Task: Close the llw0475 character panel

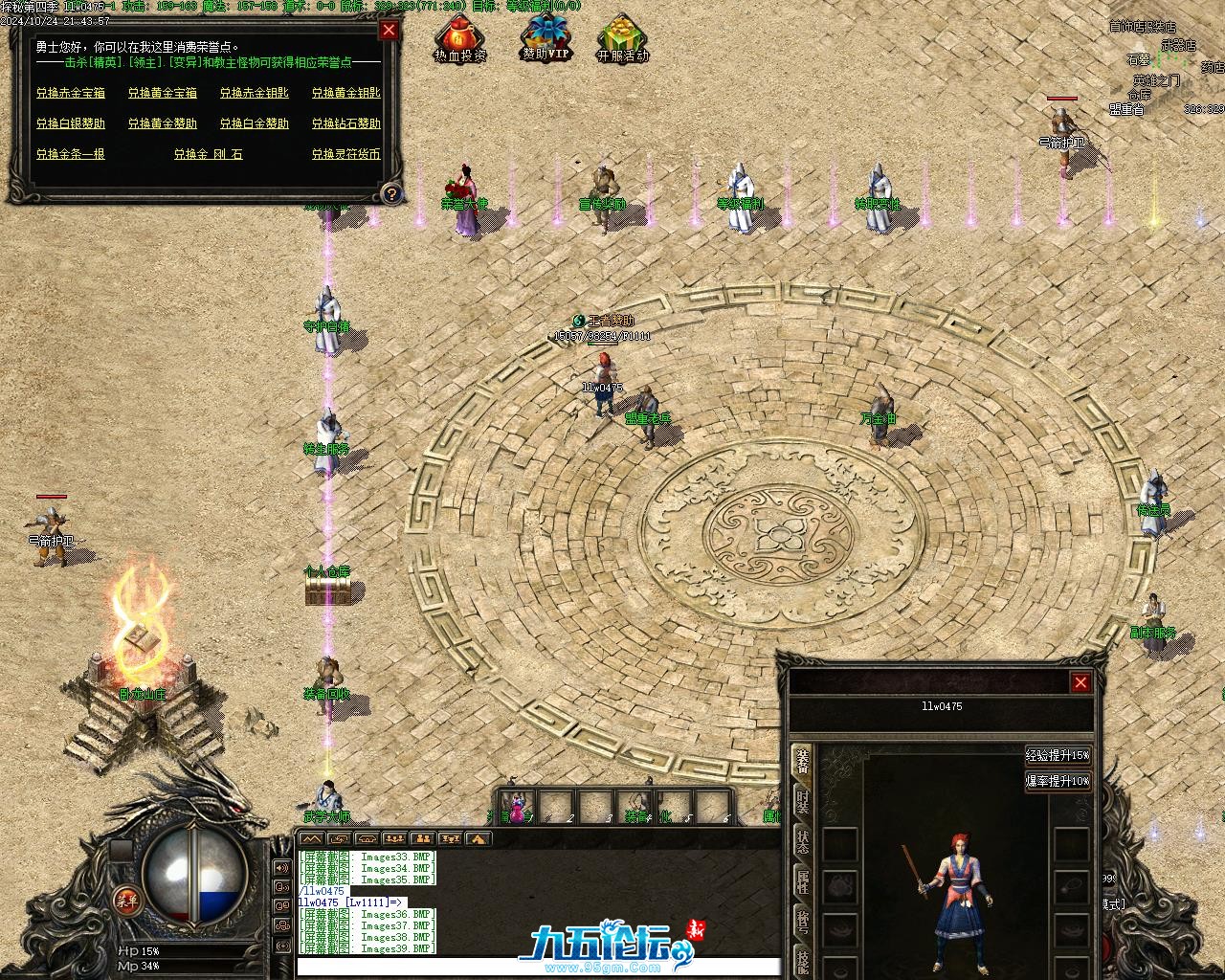Action: pos(1080,682)
